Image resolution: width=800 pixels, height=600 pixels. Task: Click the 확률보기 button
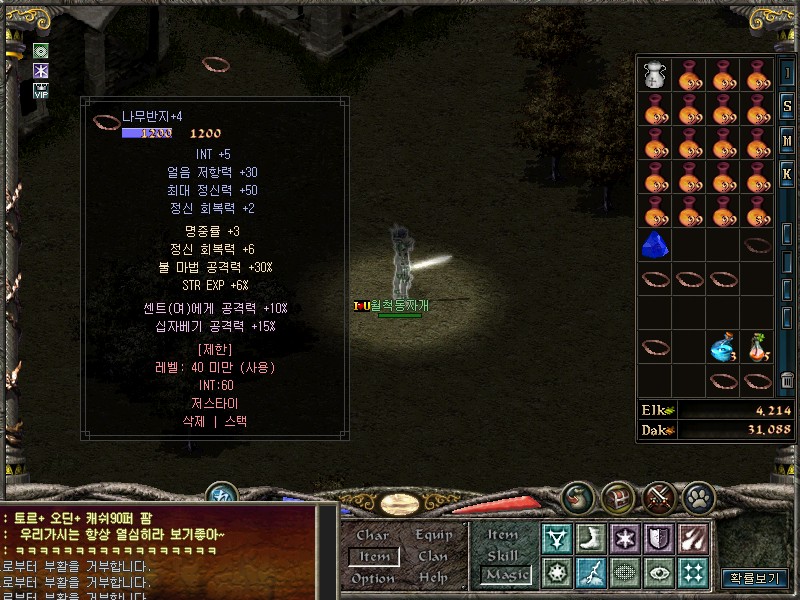(755, 578)
